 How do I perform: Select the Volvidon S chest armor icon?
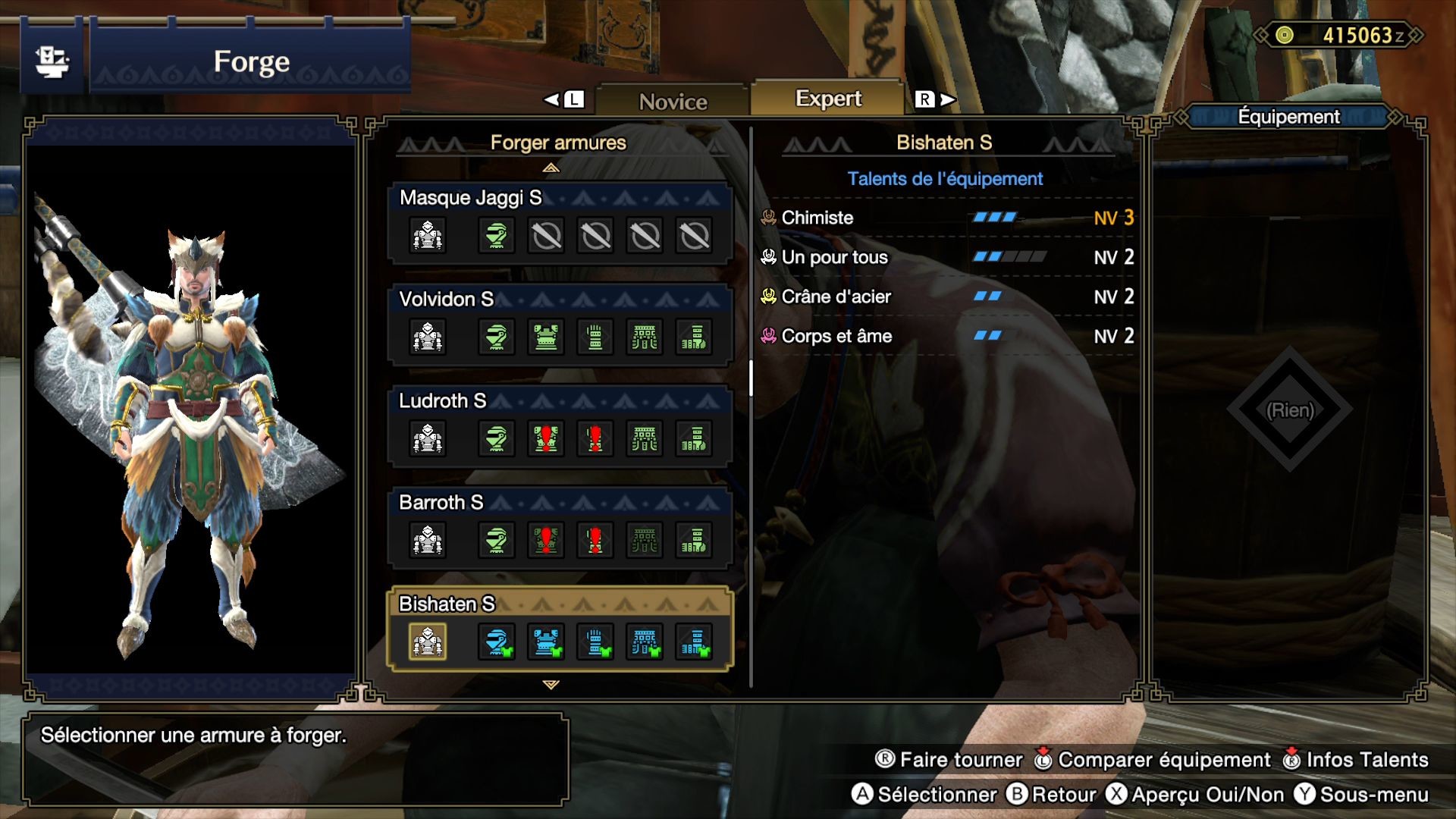tap(545, 337)
